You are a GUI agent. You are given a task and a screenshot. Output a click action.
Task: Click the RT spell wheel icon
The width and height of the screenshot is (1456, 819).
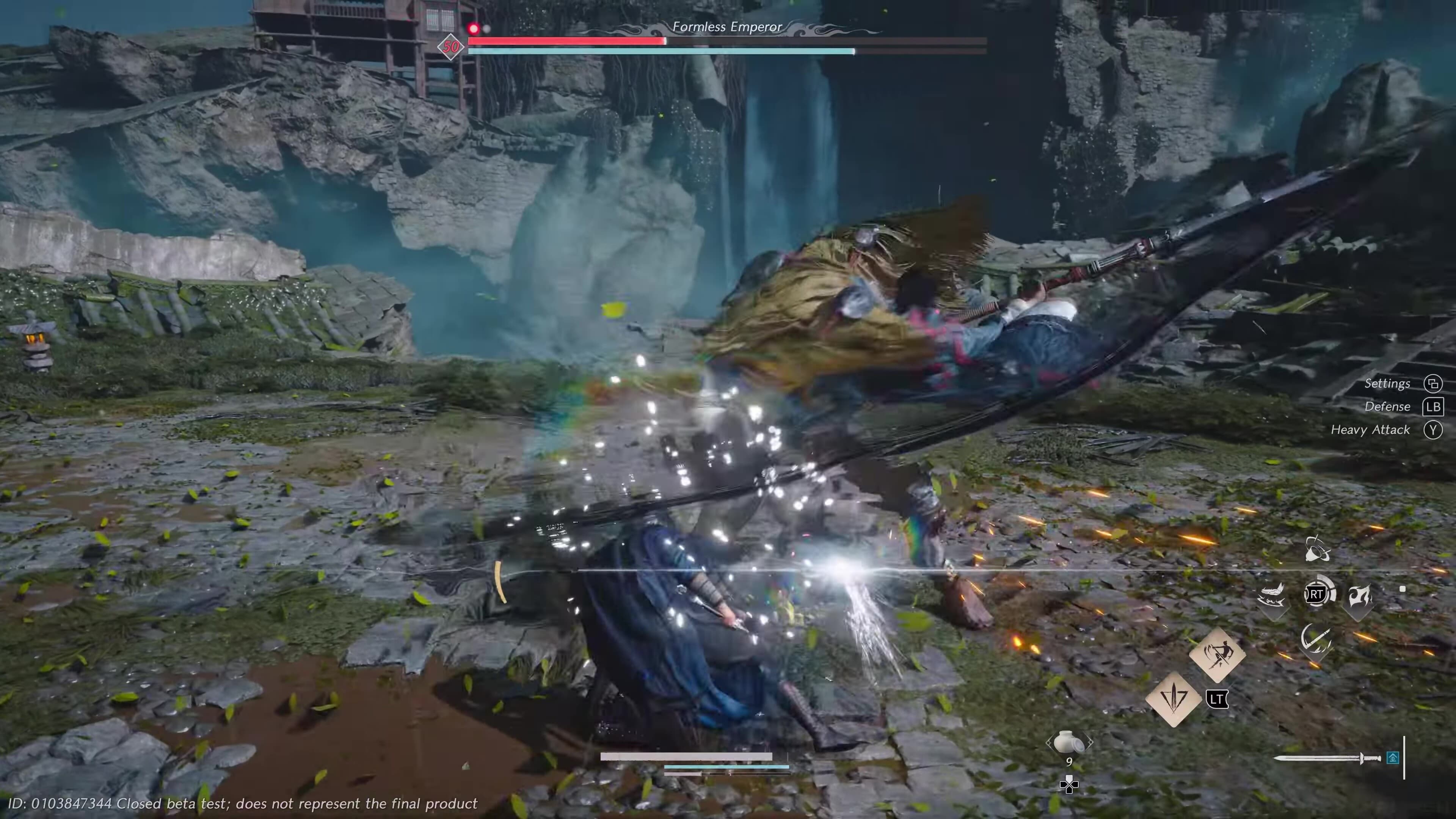[x=1316, y=595]
